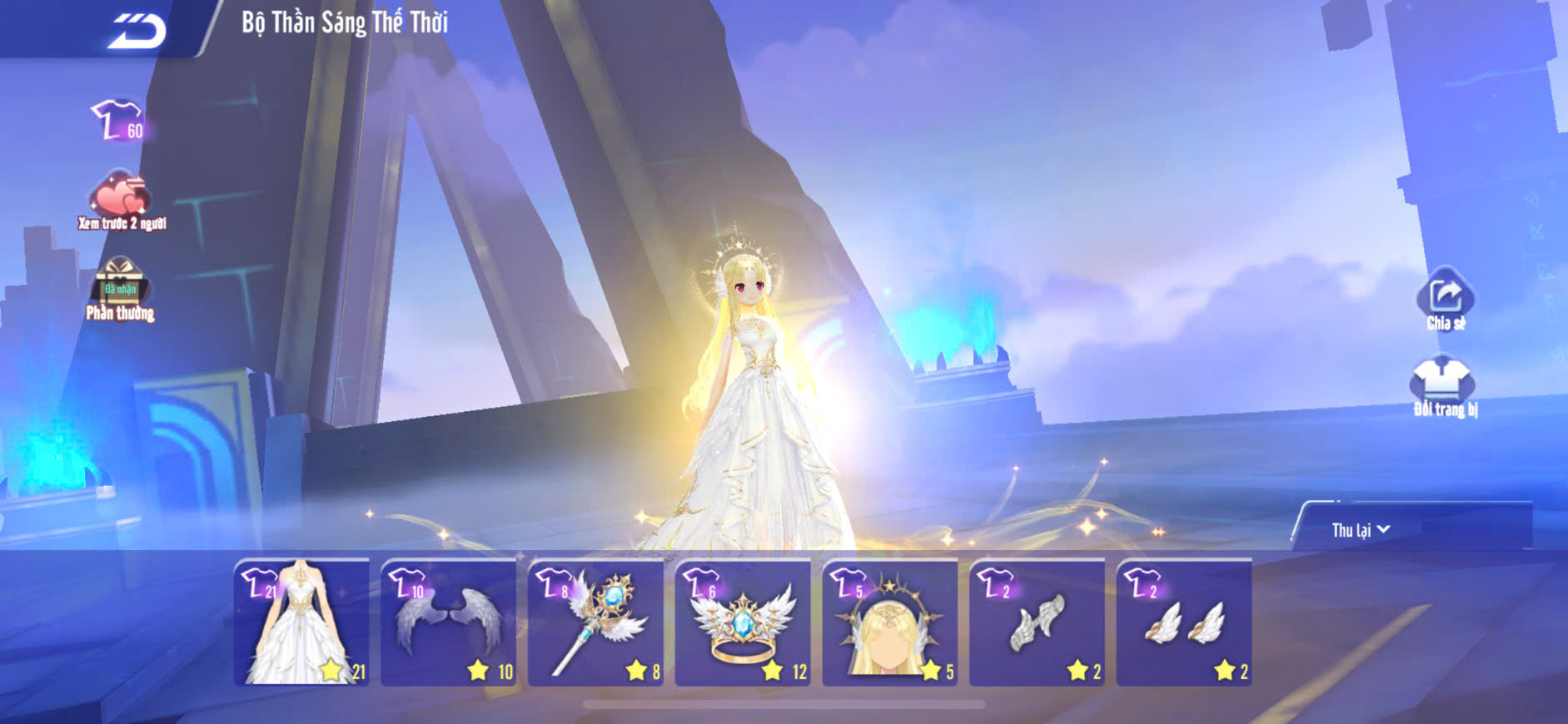Go back using the return arrow button
This screenshot has width=1568, height=724.
137,31
